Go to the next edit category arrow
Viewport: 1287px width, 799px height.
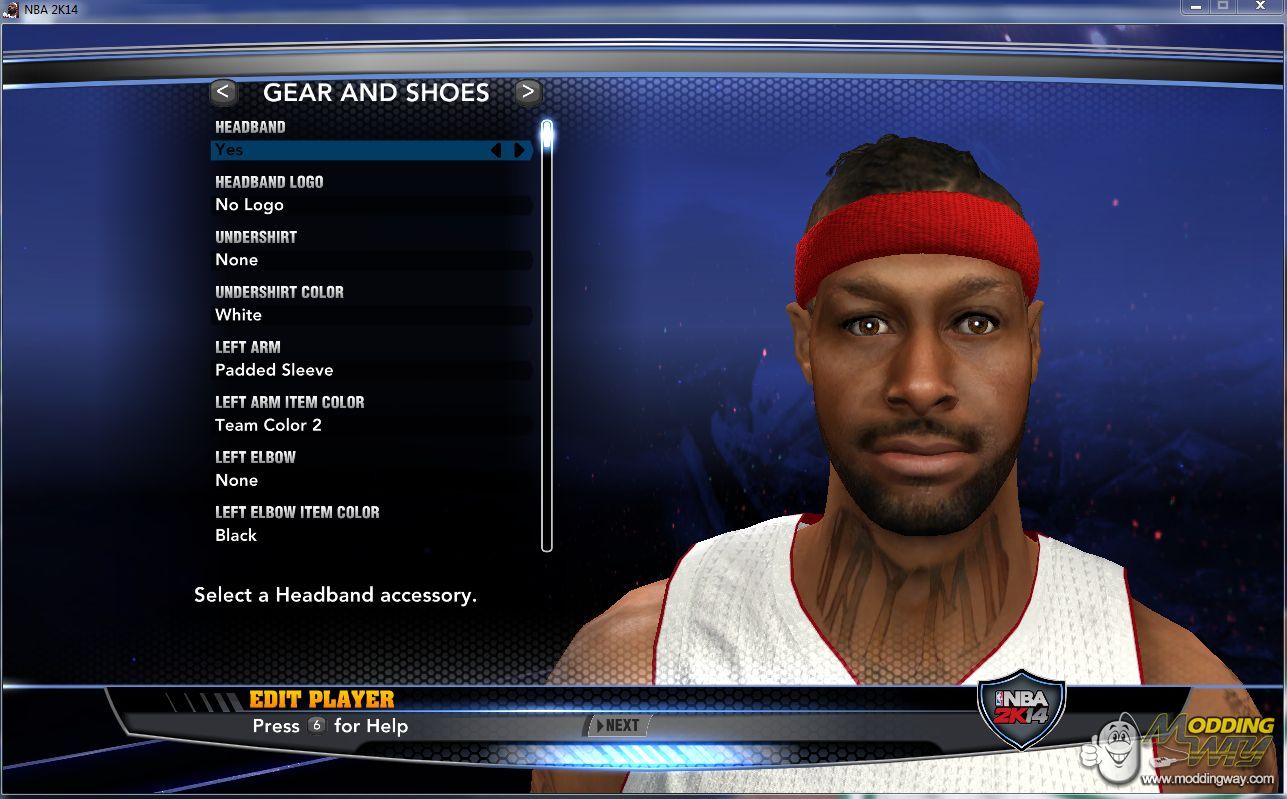pyautogui.click(x=528, y=92)
